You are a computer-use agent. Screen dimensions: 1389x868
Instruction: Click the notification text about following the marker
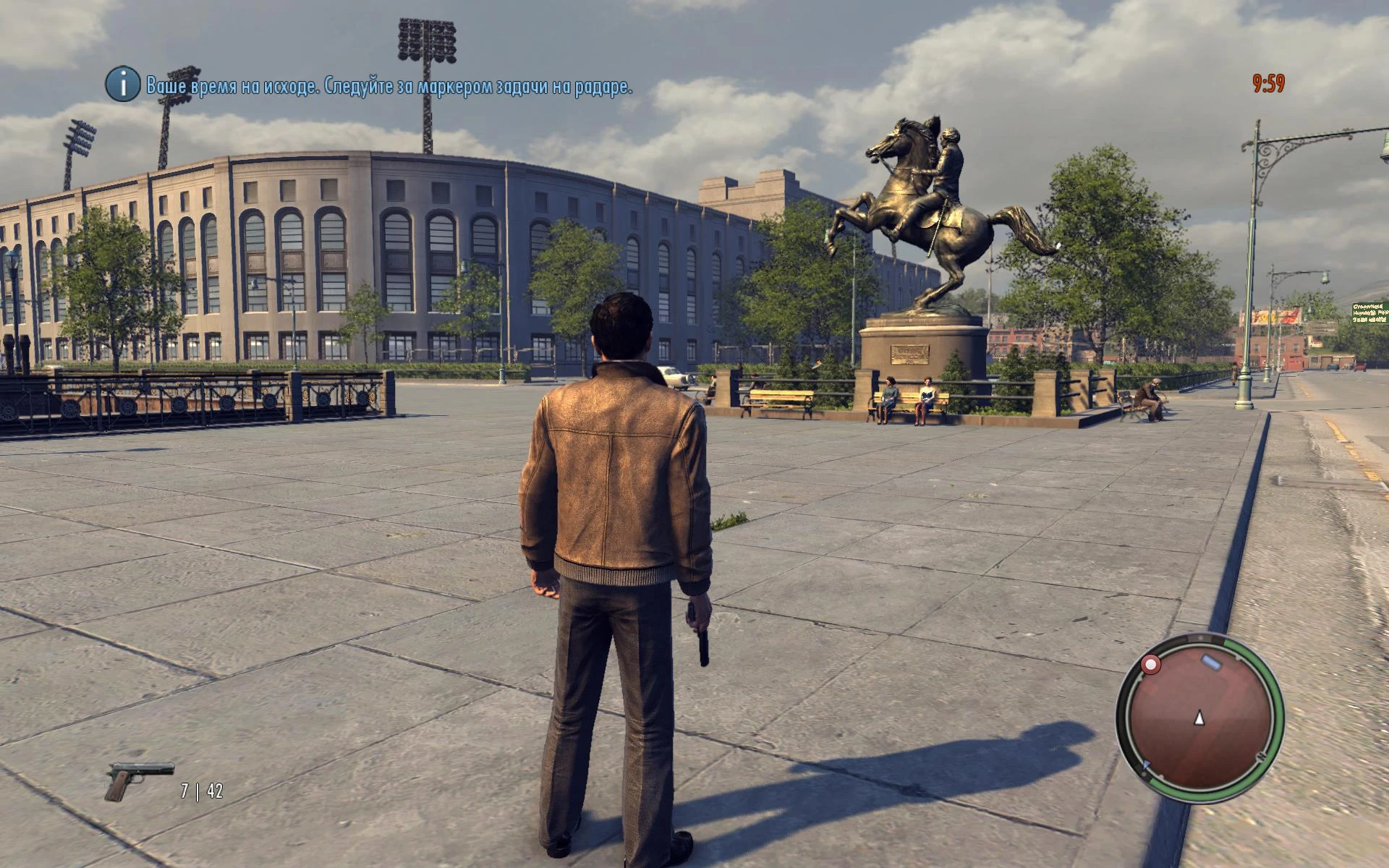click(x=388, y=87)
